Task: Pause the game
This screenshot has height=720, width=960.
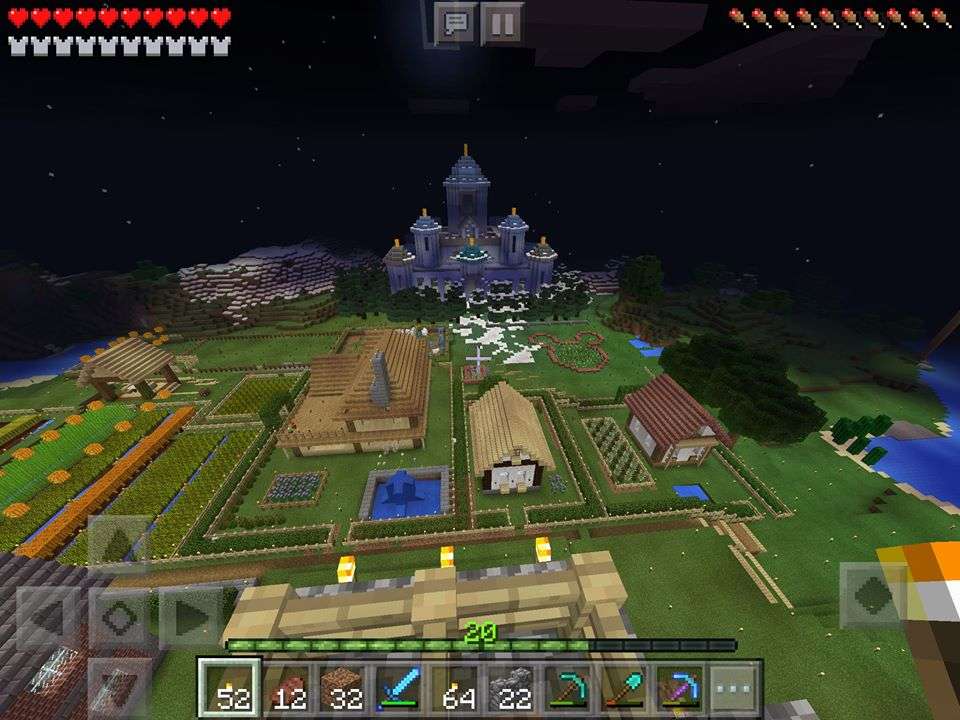Action: (x=502, y=22)
